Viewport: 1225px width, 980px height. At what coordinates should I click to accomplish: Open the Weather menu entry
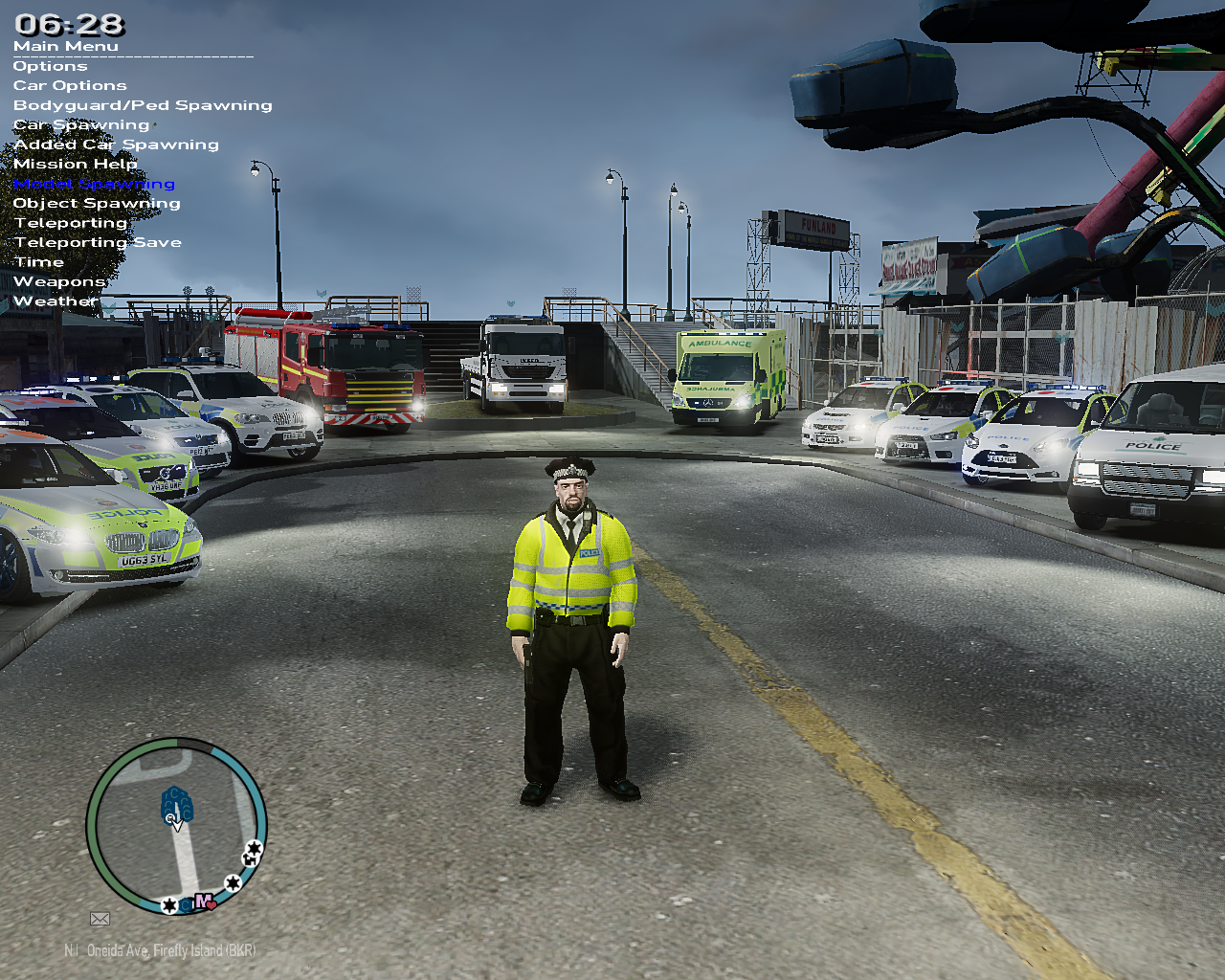(56, 301)
